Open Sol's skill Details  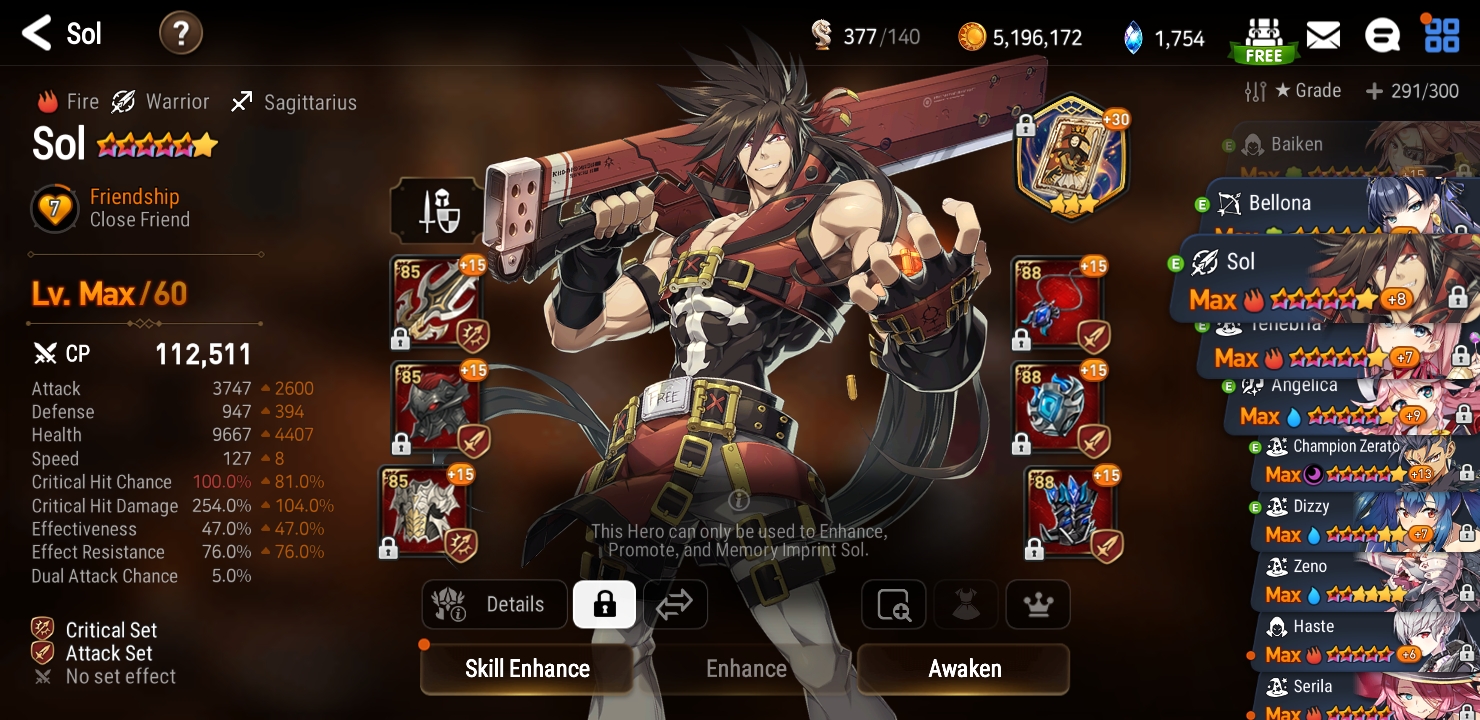[494, 604]
